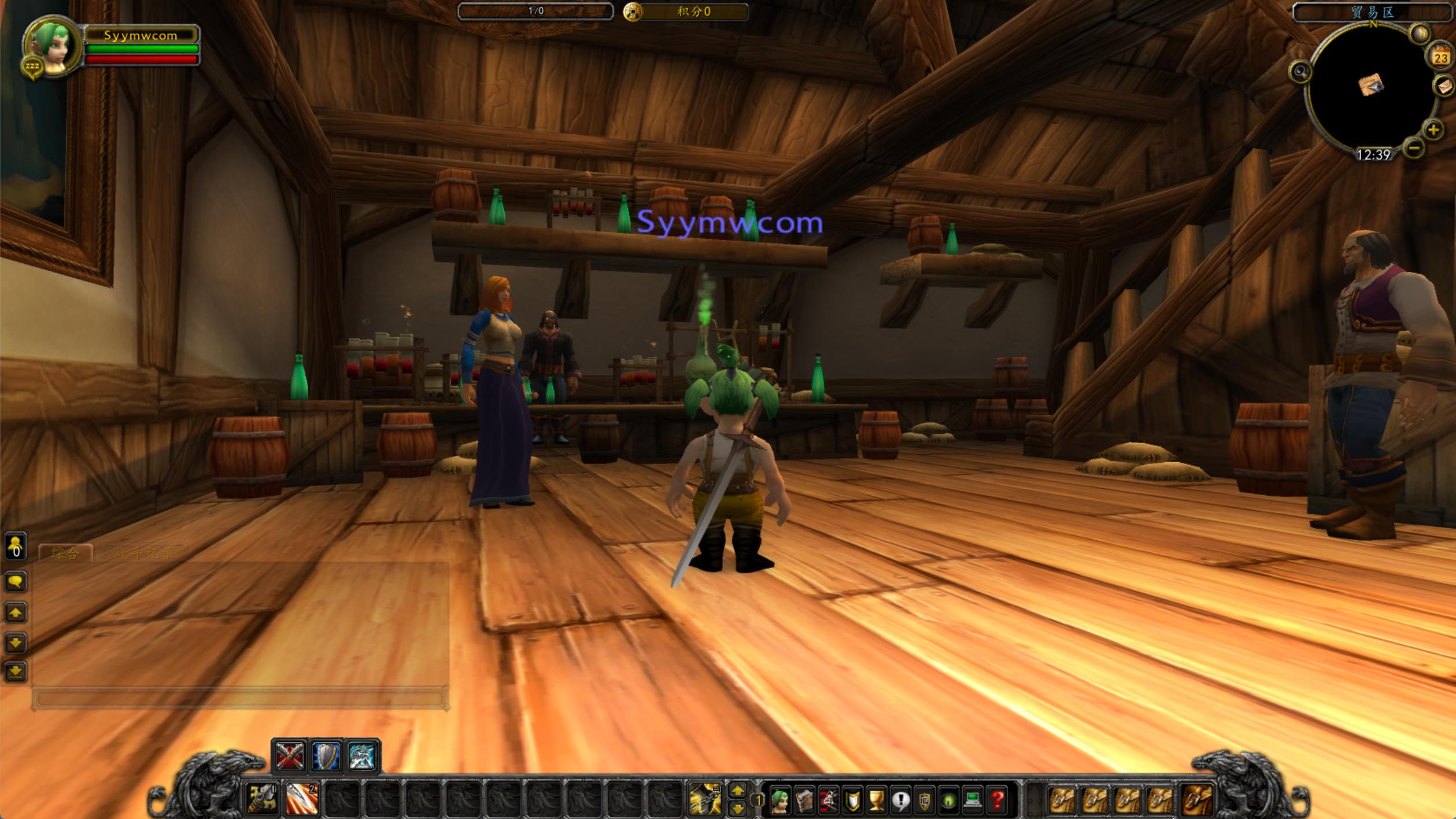Screen dimensions: 1456x819
Task: Zoom in on the minimap
Action: tap(1433, 130)
